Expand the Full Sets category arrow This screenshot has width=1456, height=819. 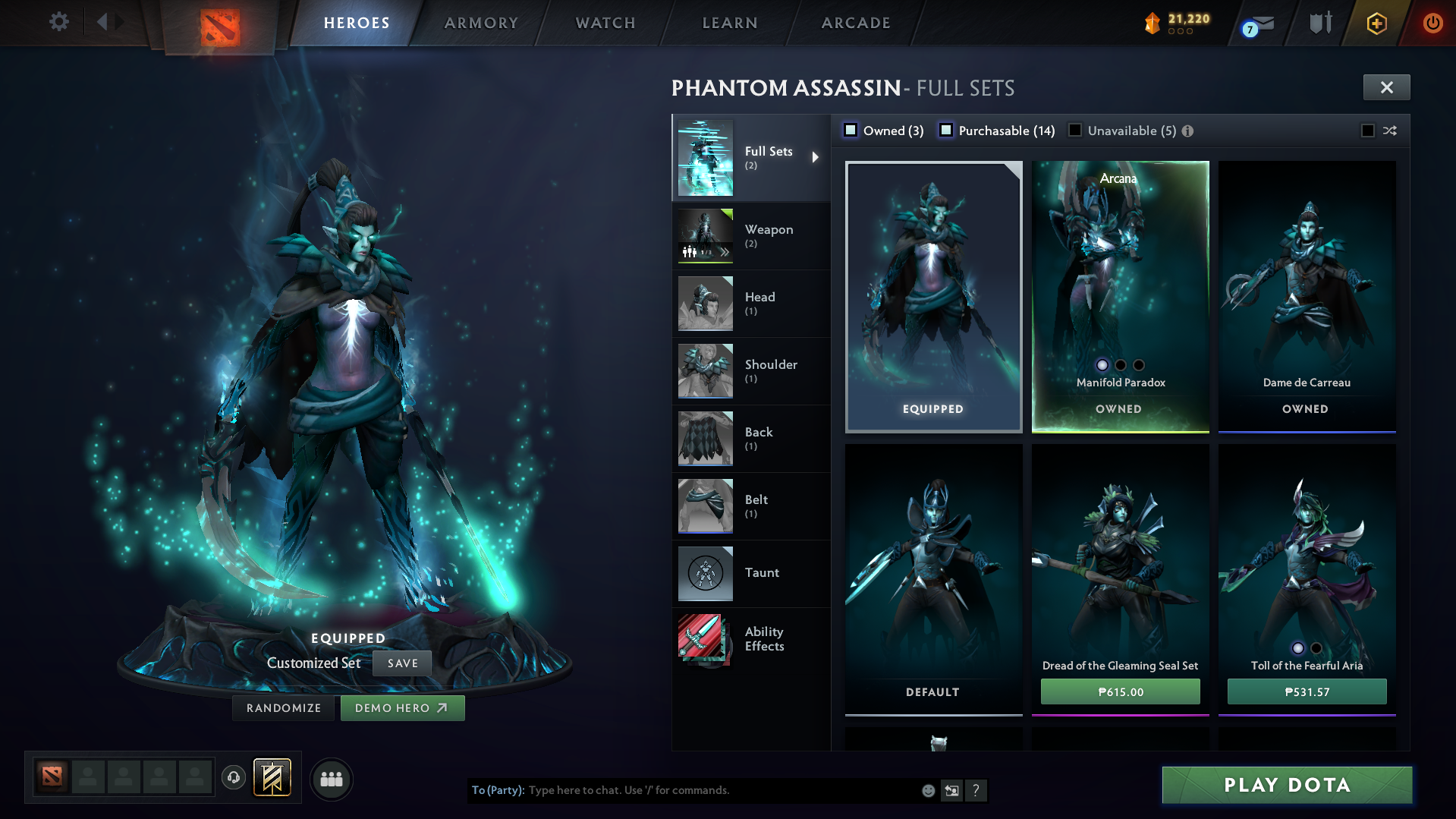pos(817,157)
